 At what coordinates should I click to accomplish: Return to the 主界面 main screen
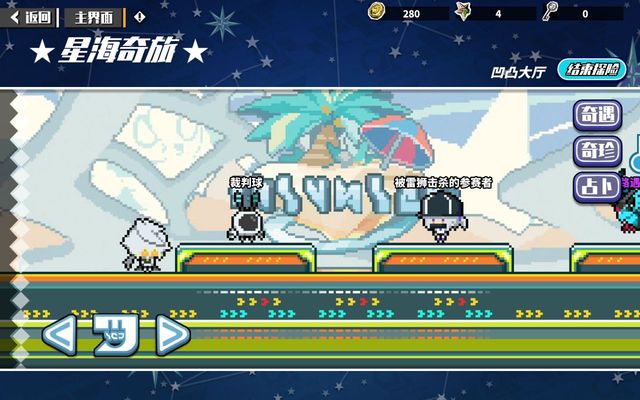tap(94, 16)
